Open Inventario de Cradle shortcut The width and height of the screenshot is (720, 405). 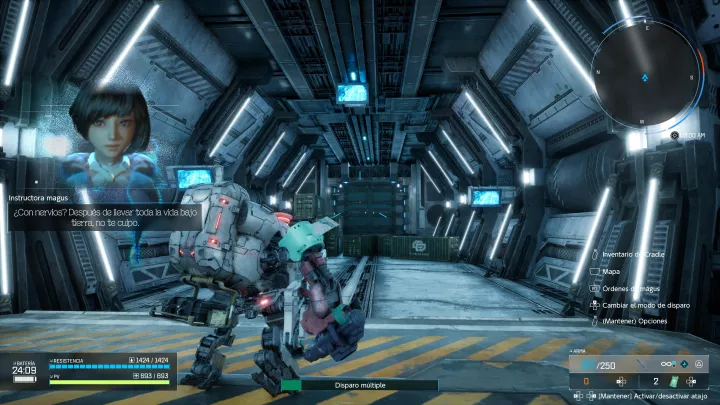634,255
